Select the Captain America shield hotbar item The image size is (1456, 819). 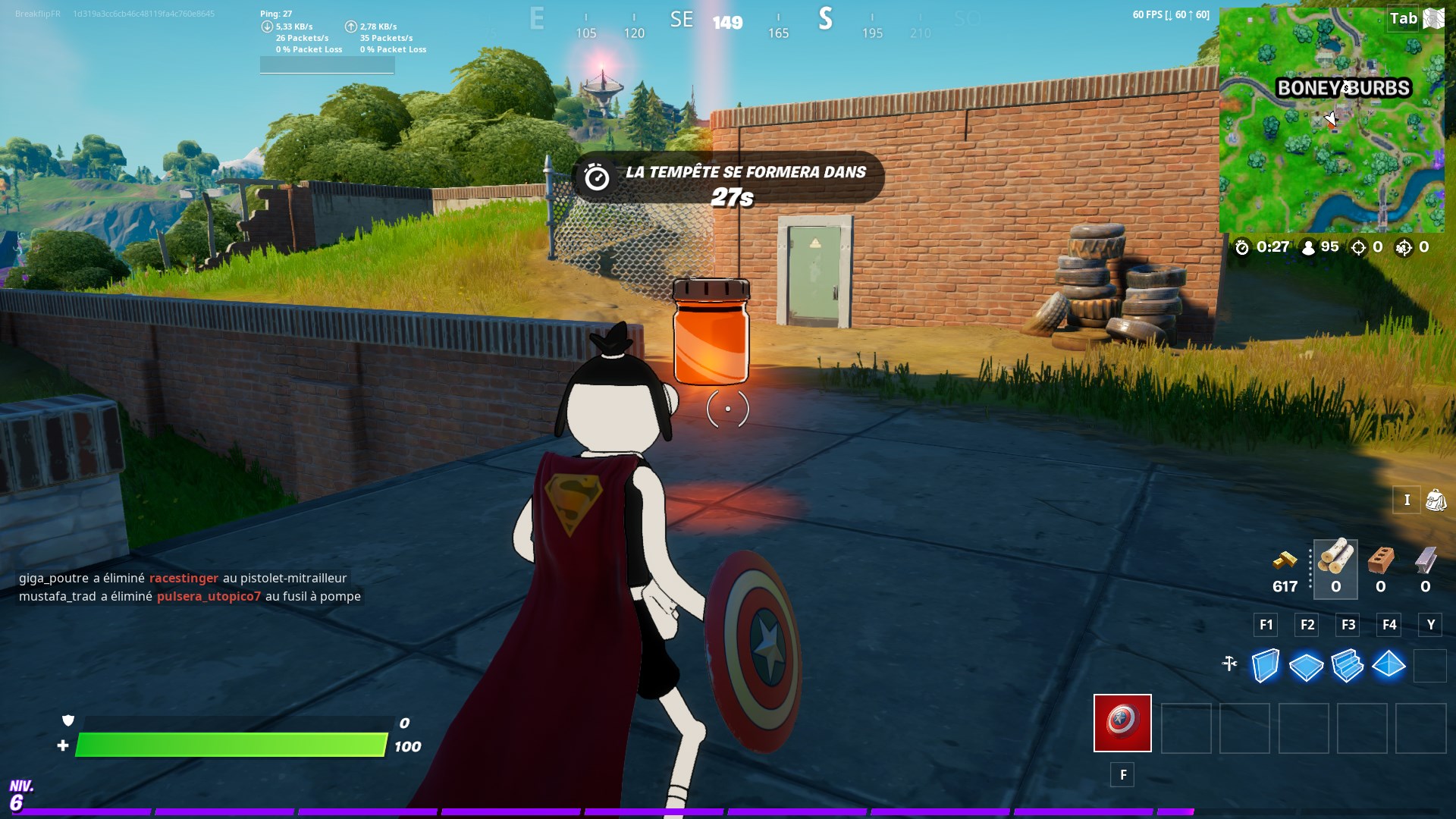pos(1122,723)
